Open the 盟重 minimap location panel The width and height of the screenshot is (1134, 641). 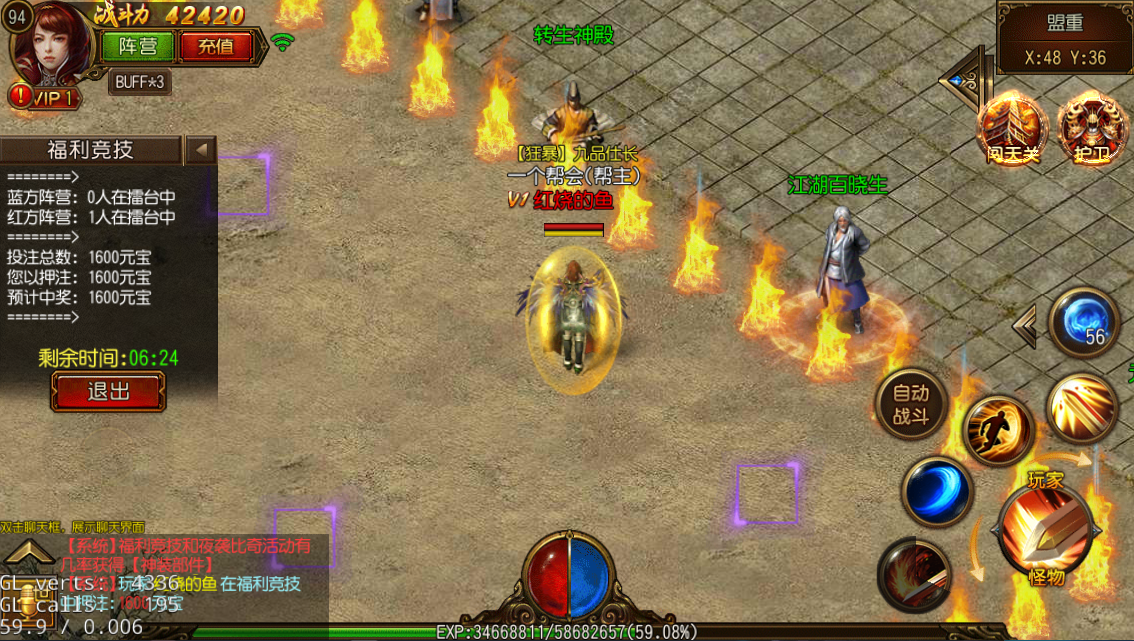[1064, 40]
